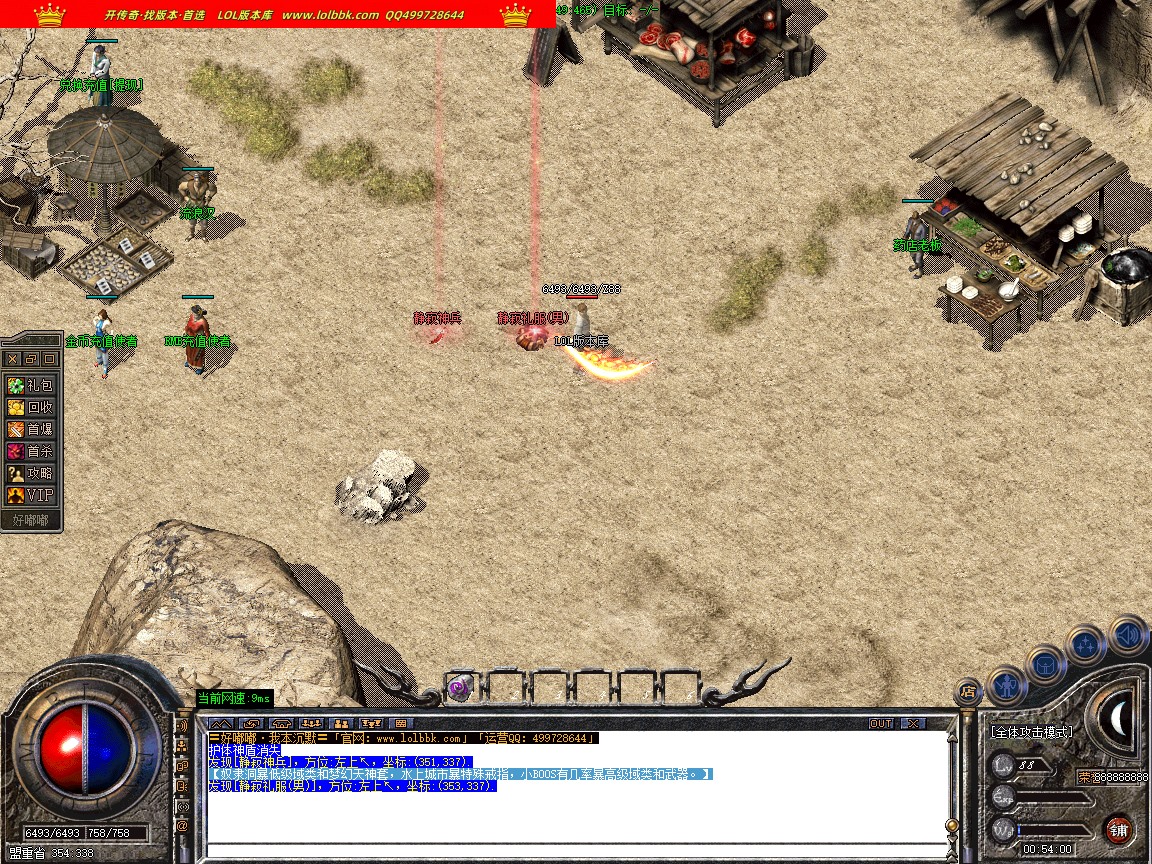Click the 好嘟嘟 button below the side menu
This screenshot has height=864, width=1152.
point(31,520)
